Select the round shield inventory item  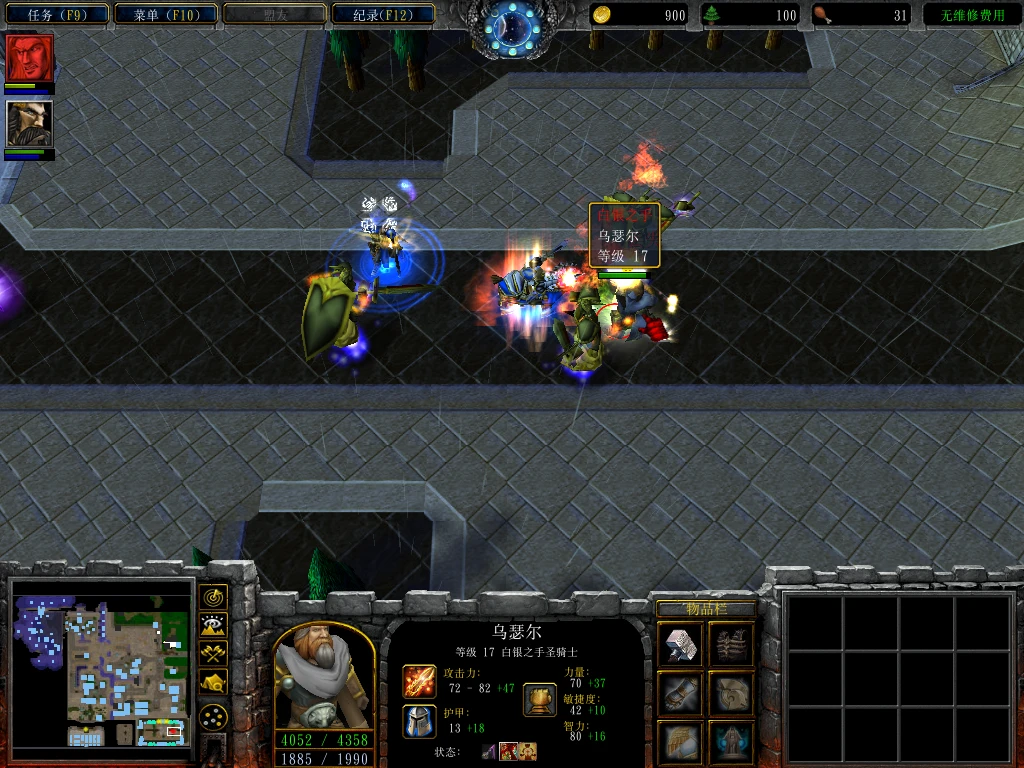click(731, 693)
